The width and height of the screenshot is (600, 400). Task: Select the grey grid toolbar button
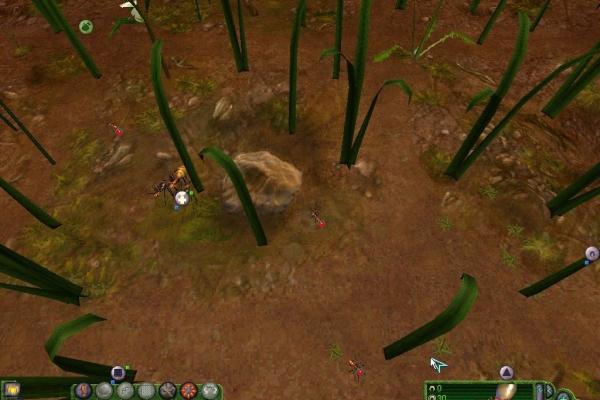[x=146, y=390]
